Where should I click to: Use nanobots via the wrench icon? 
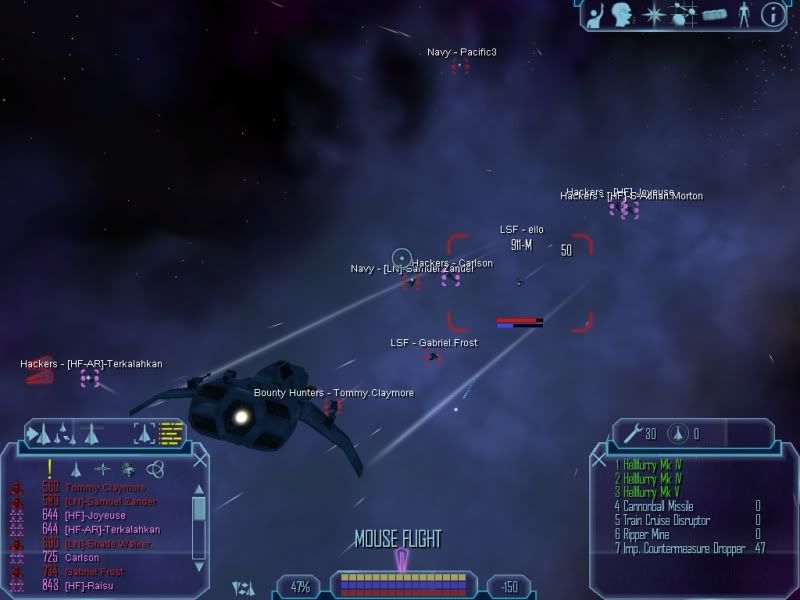tap(631, 432)
